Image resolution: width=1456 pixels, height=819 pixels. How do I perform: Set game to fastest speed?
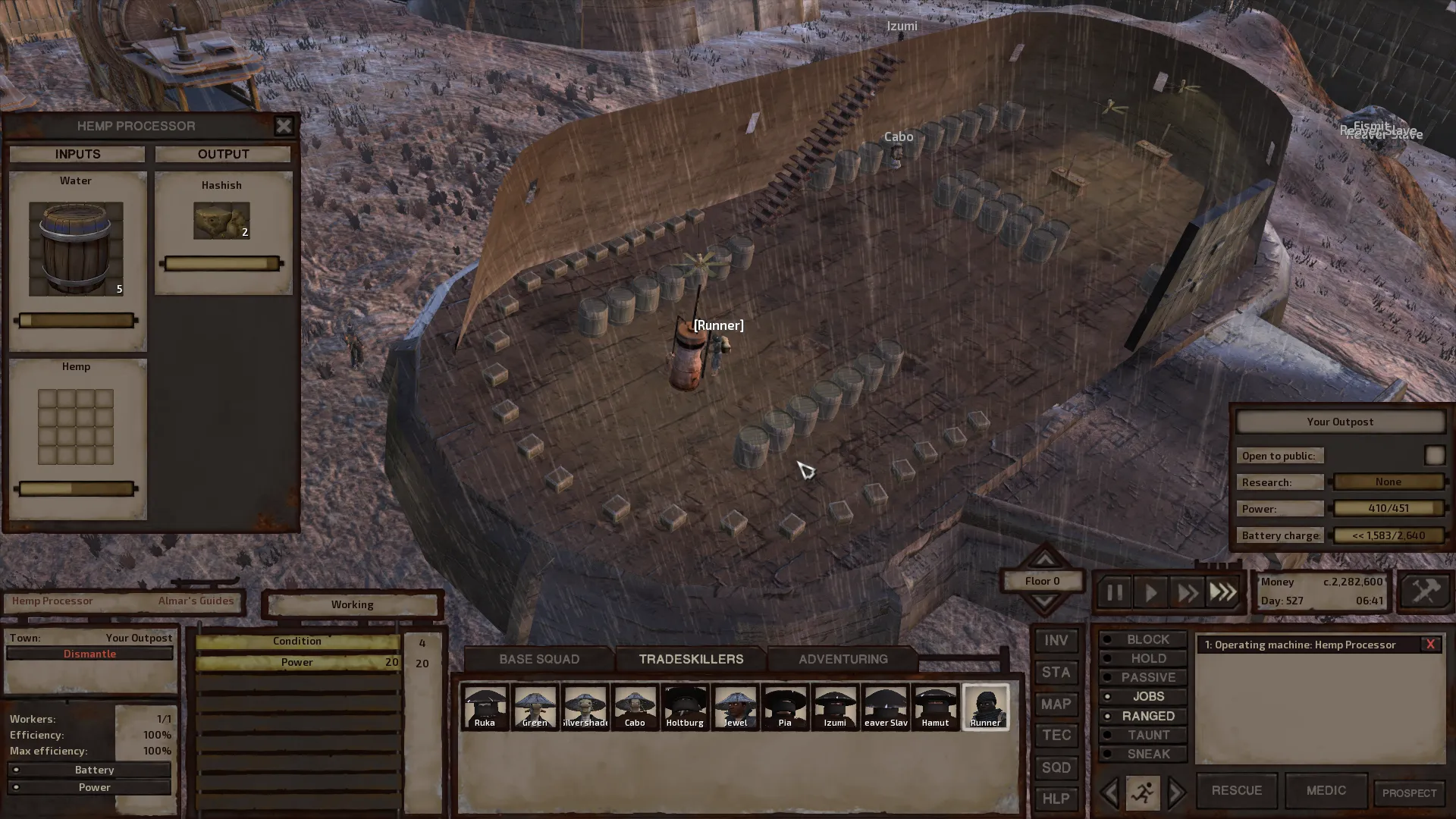pyautogui.click(x=1223, y=592)
